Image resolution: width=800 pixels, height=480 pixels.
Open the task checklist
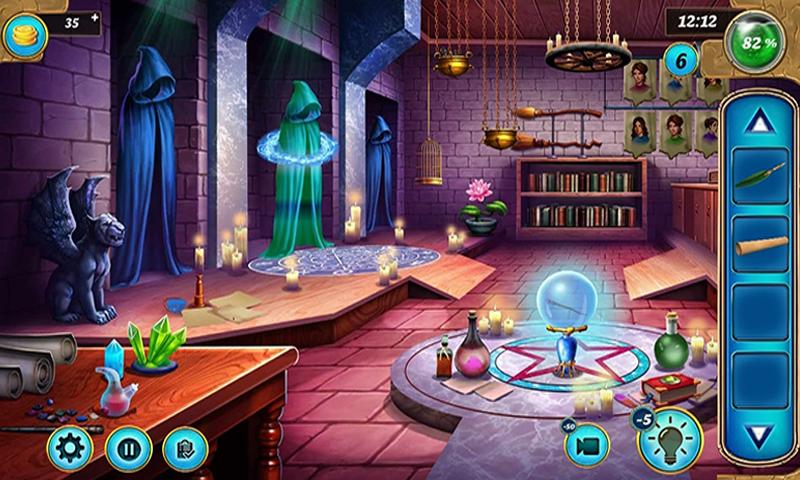(x=184, y=447)
